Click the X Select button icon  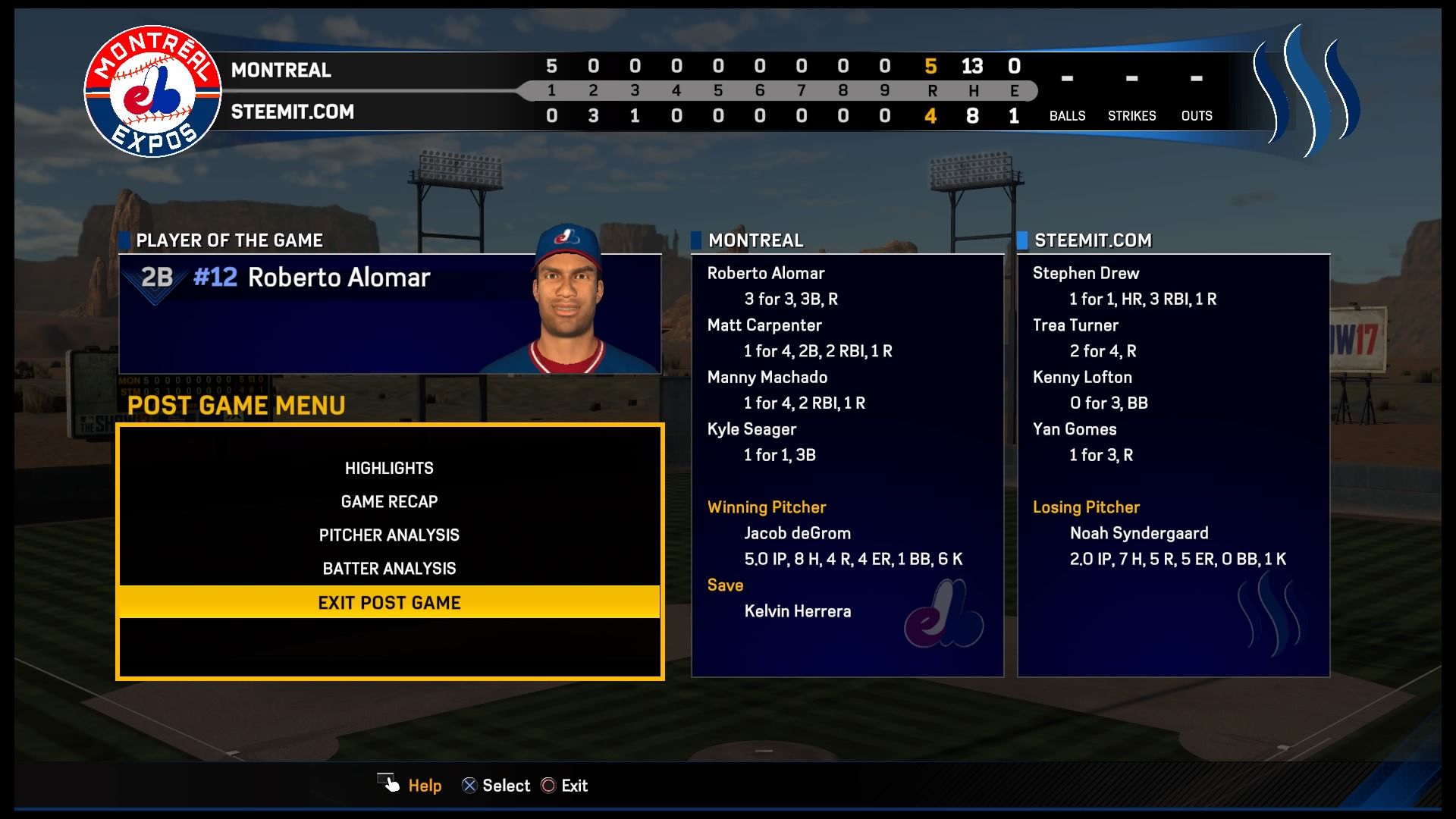[x=470, y=785]
